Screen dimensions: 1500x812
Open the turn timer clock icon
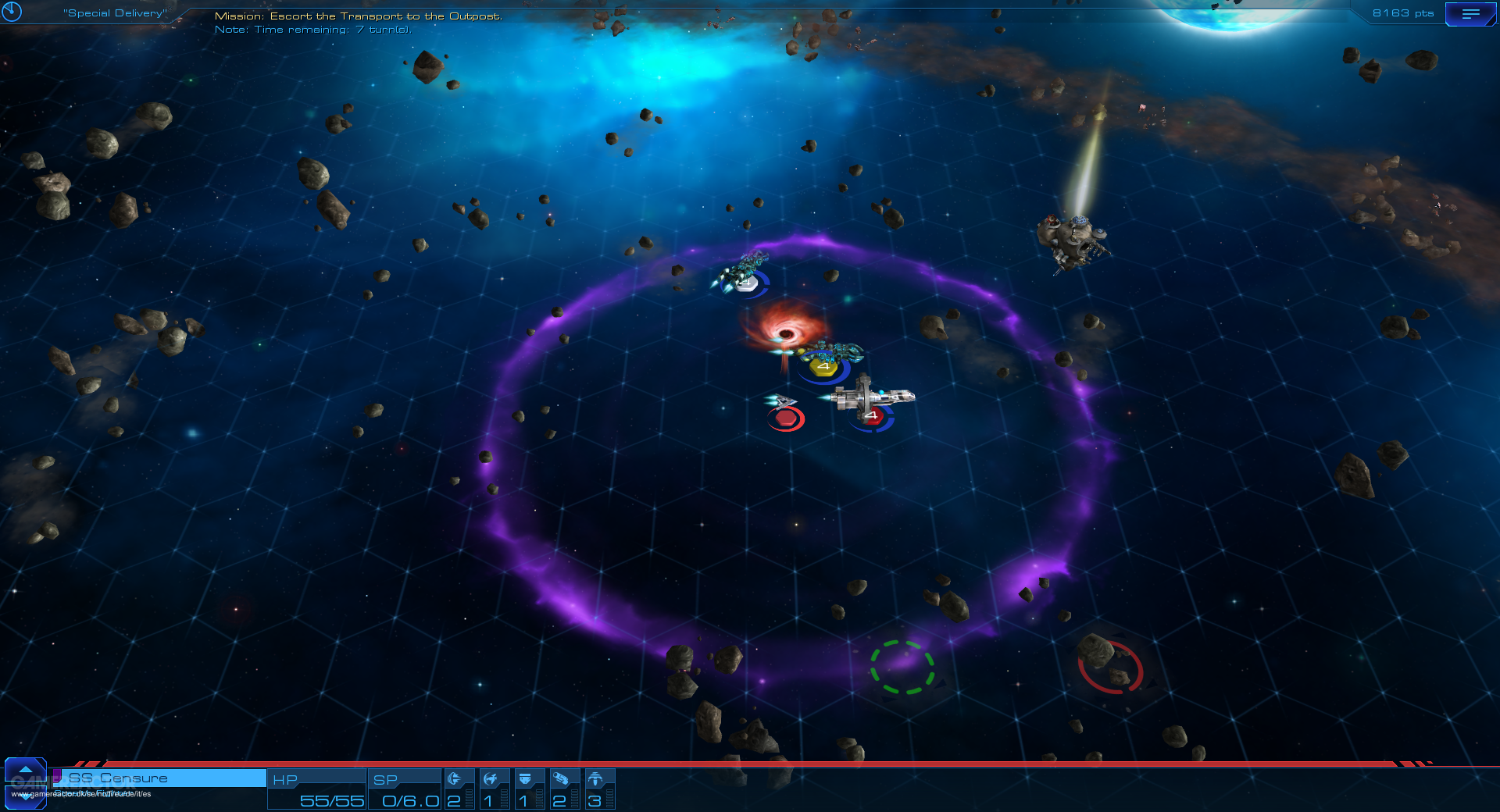point(13,12)
